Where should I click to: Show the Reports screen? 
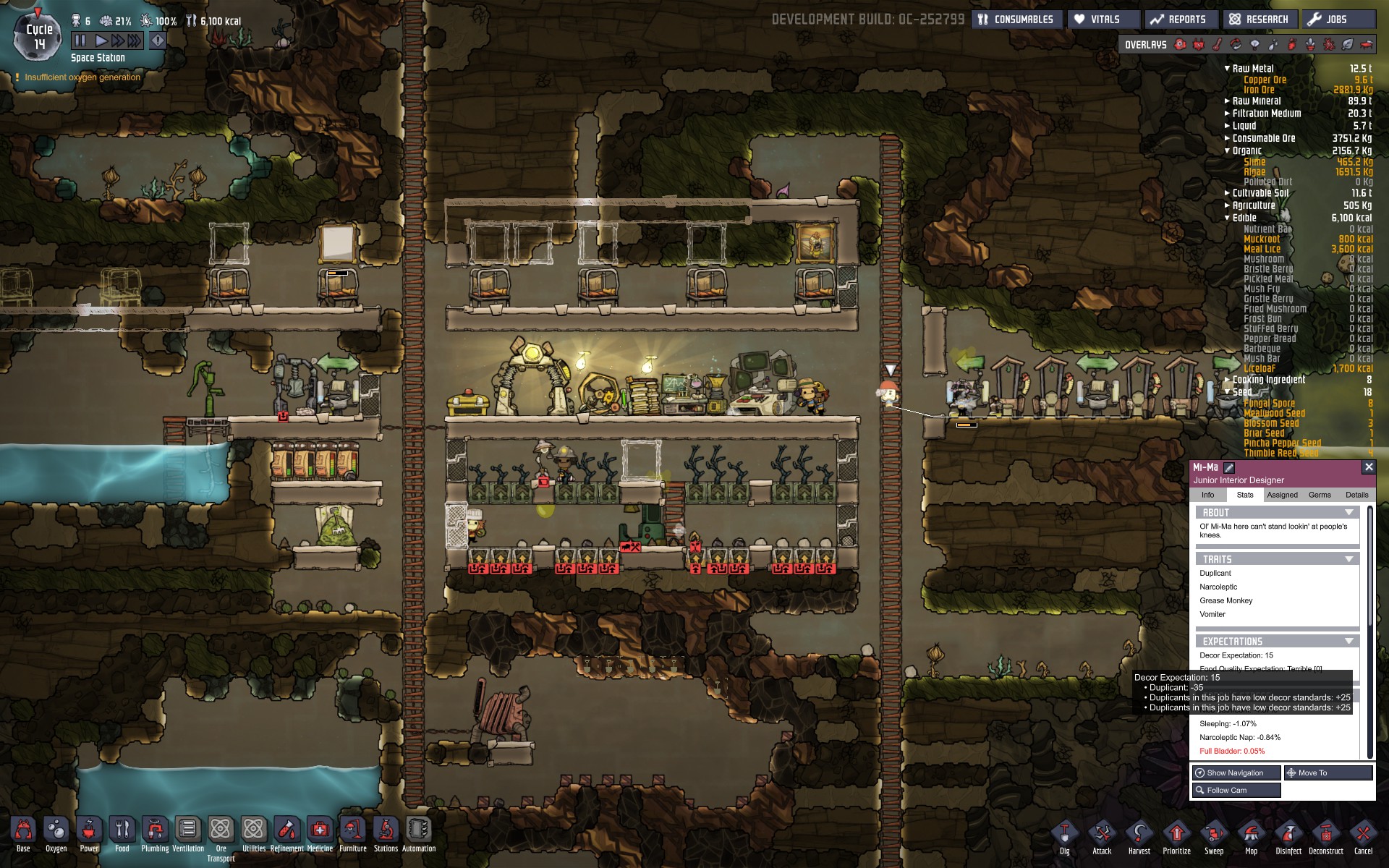pyautogui.click(x=1179, y=20)
